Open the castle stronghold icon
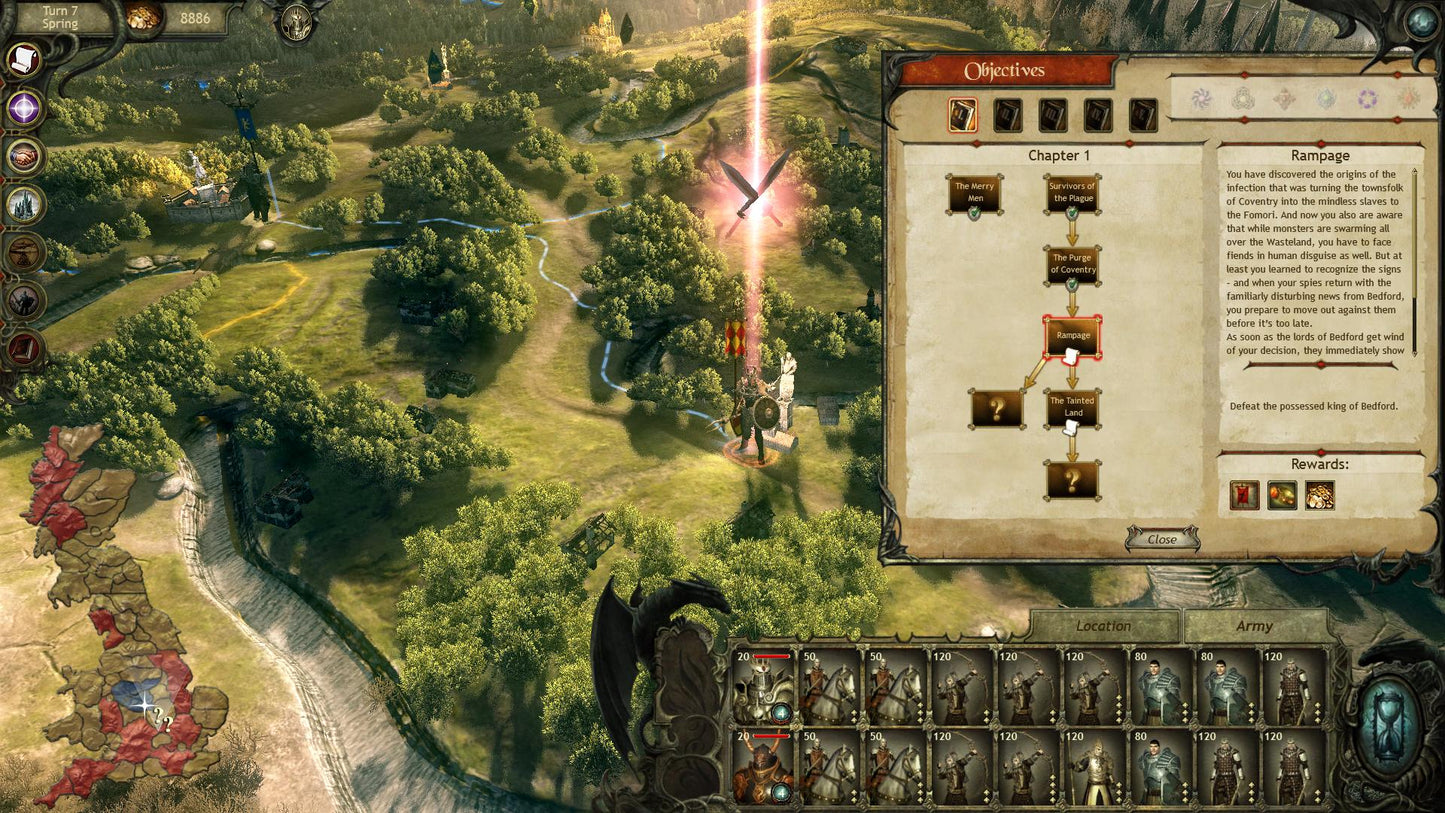 point(24,204)
